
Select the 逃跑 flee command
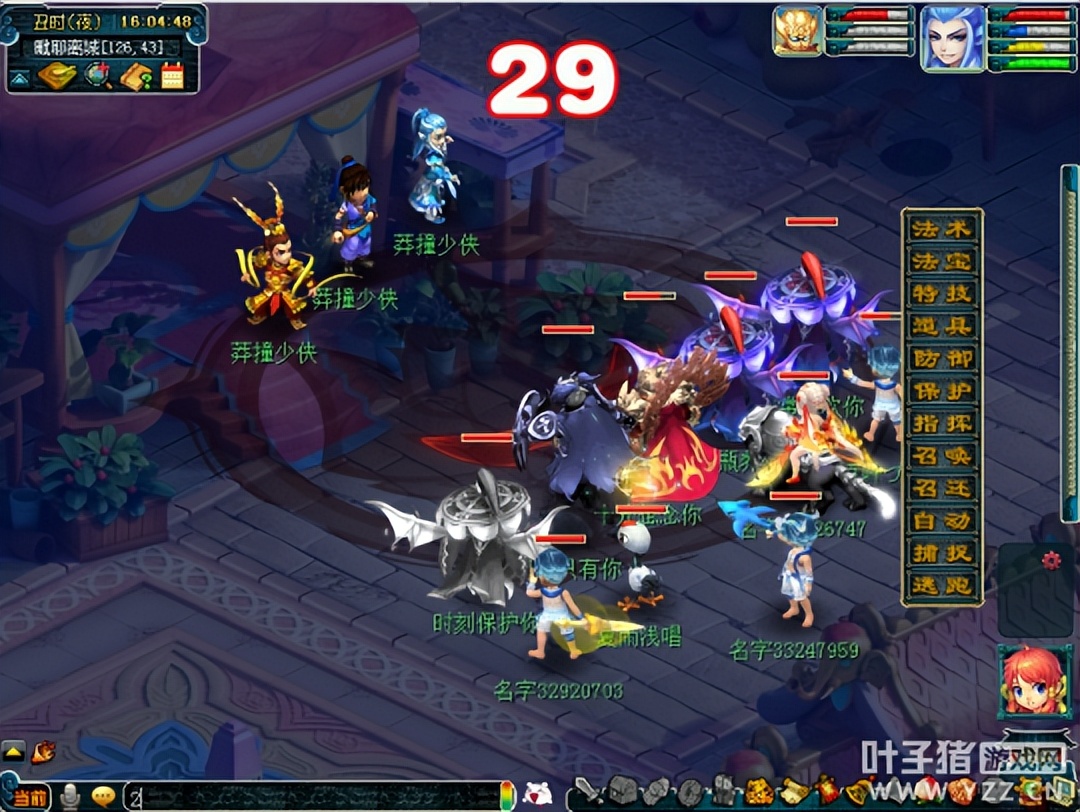[x=941, y=585]
